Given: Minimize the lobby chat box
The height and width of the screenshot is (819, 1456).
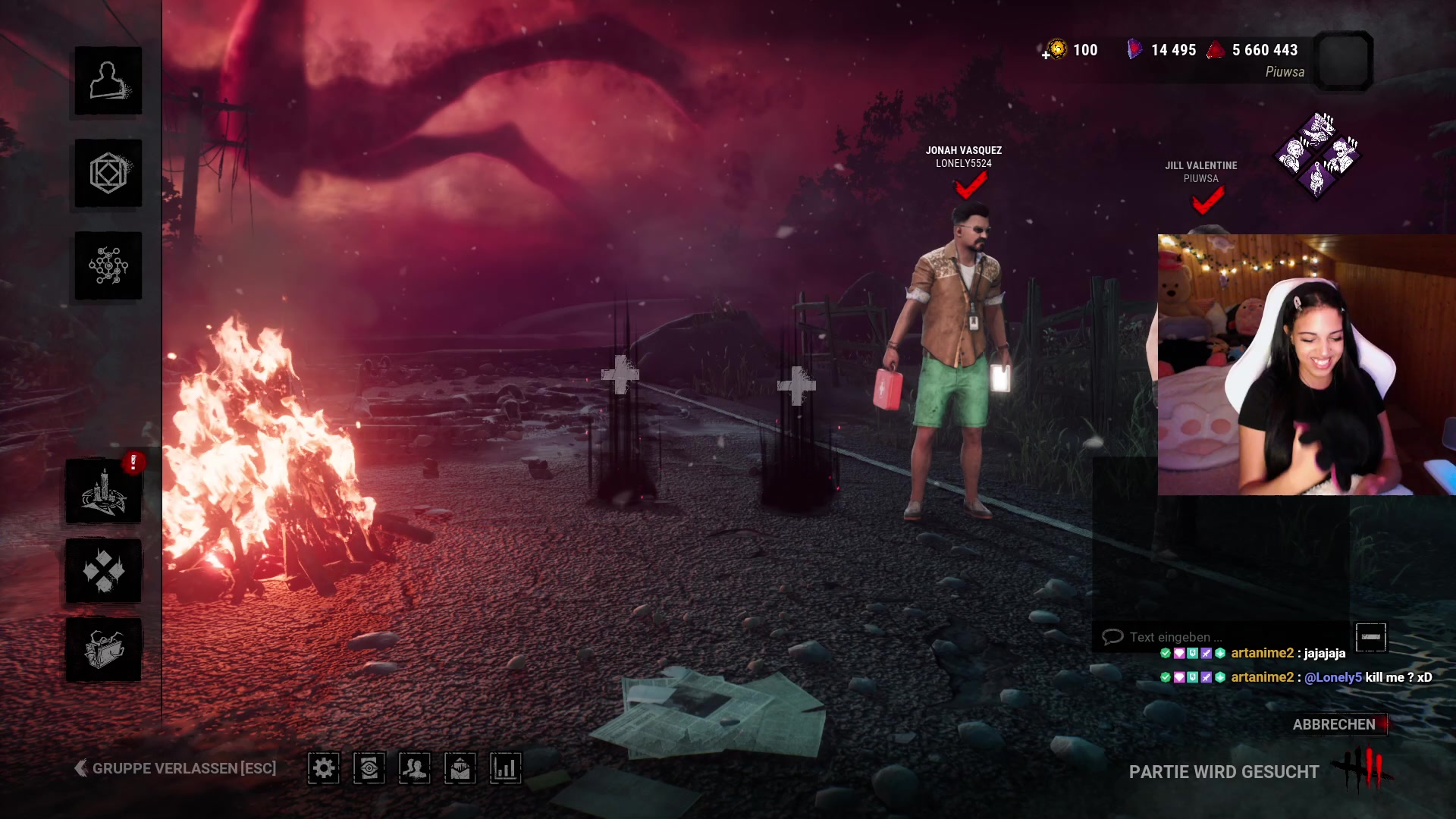Looking at the screenshot, I should [1370, 637].
